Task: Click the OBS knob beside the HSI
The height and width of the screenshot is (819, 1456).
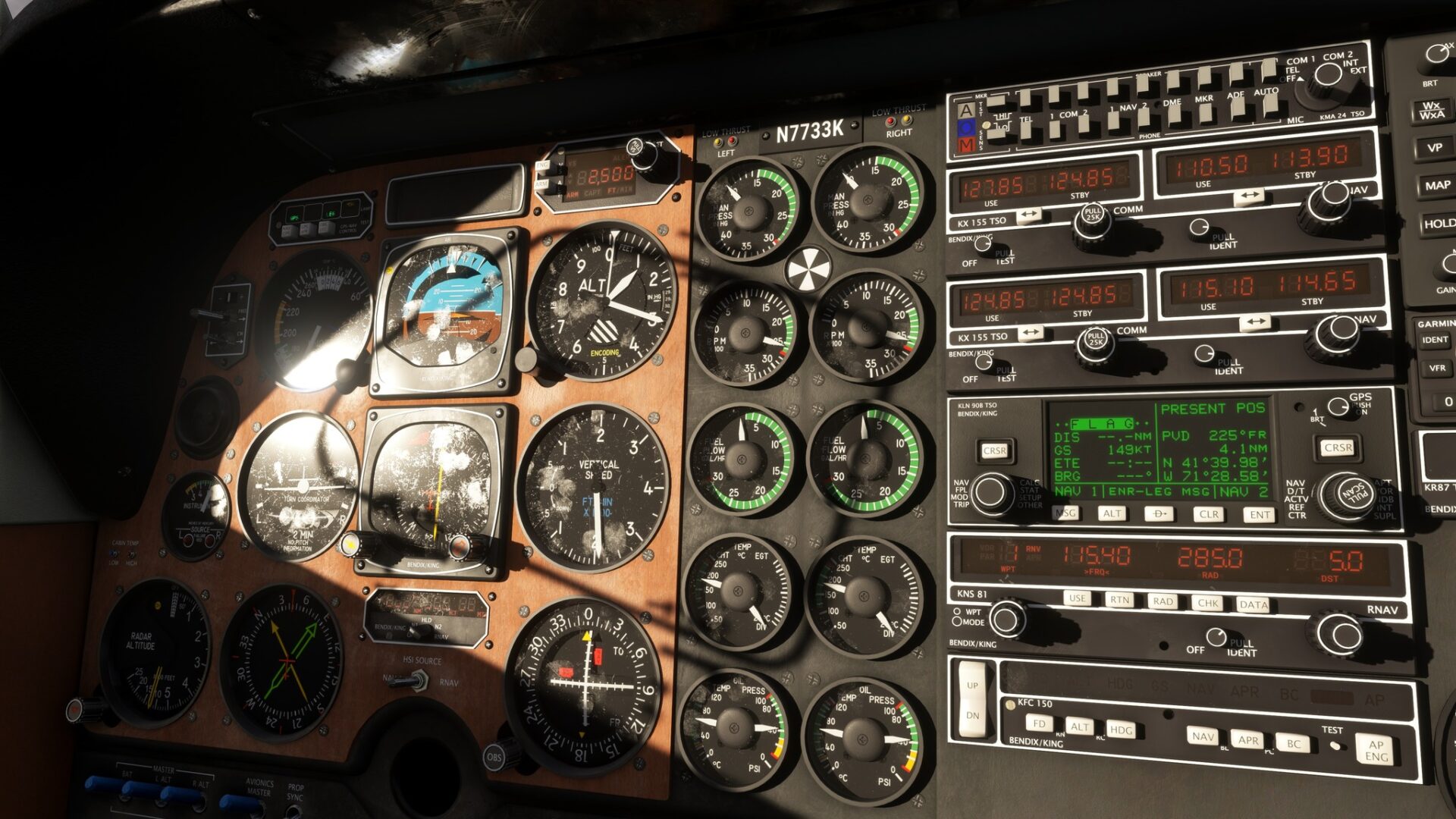Action: coord(494,757)
